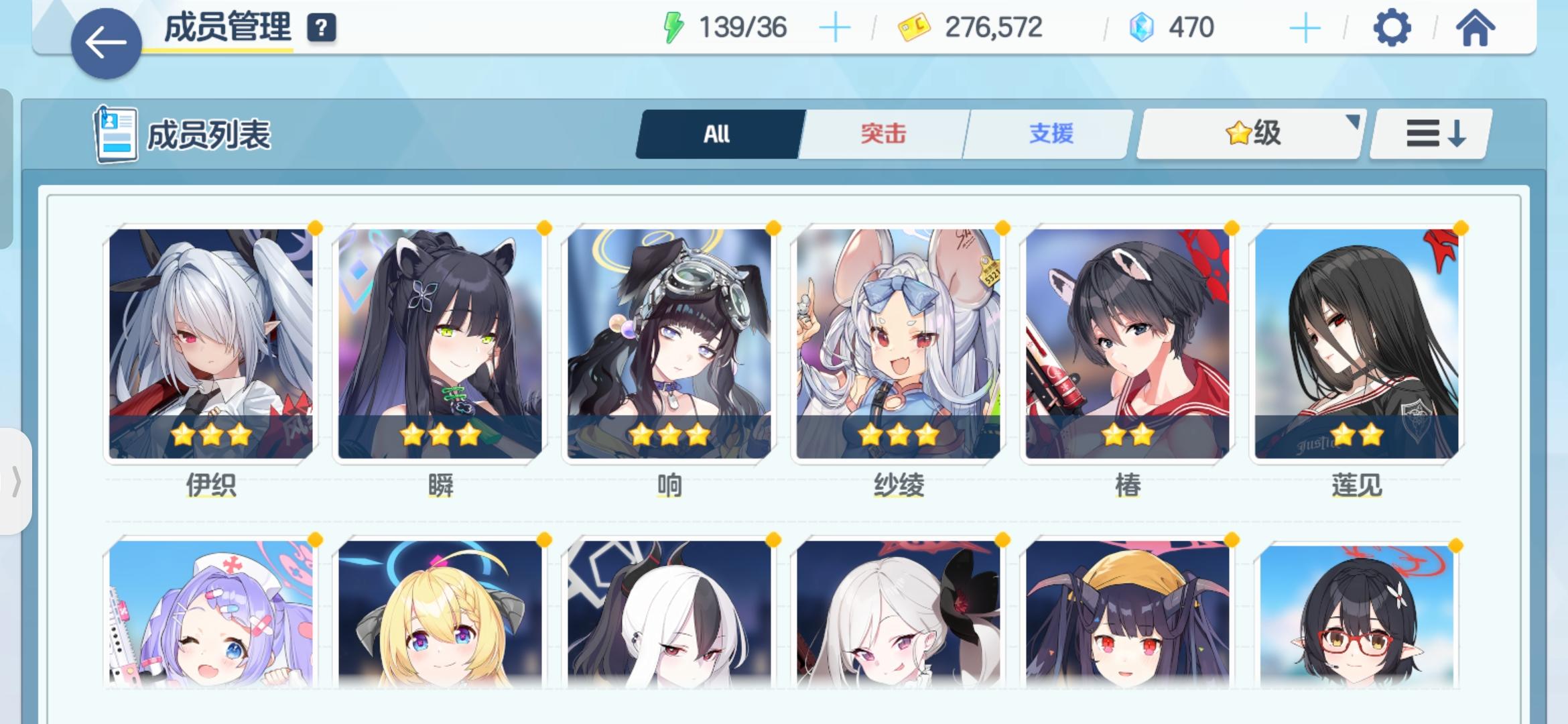Click the plus icon to recharge AP energy
The width and height of the screenshot is (1568, 724).
[x=835, y=27]
